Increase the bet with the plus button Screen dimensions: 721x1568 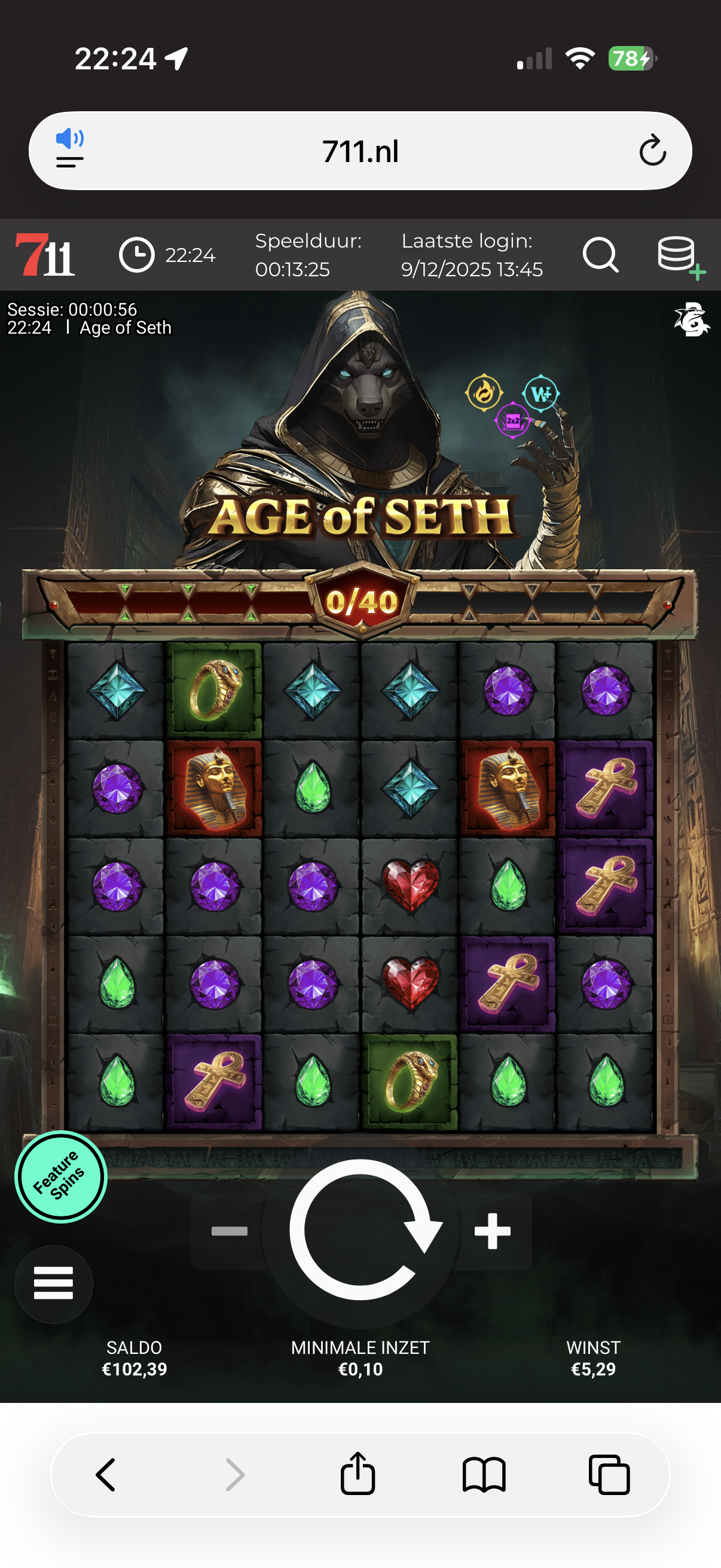[492, 1231]
